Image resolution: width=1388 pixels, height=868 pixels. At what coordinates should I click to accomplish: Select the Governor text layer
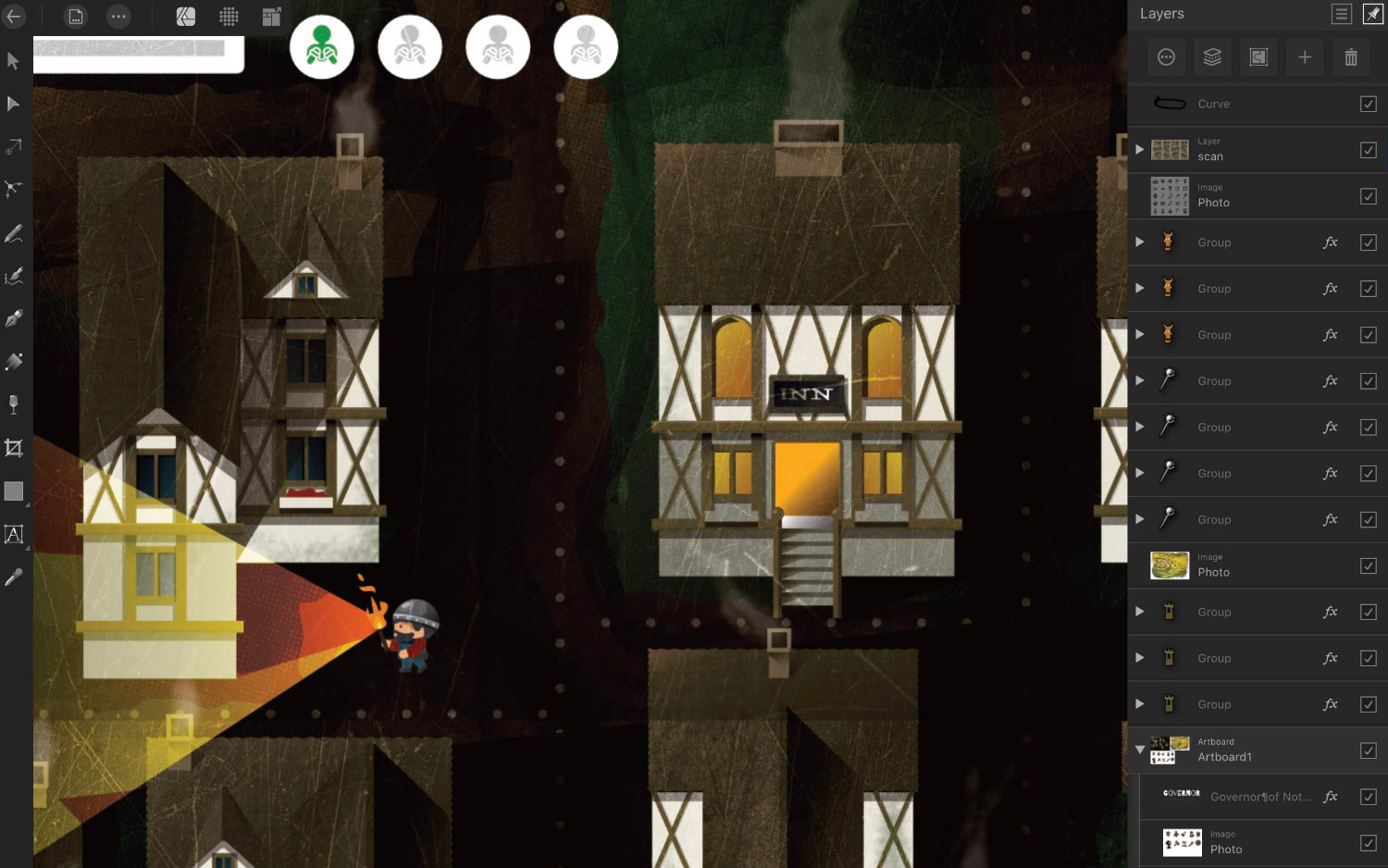(1259, 797)
